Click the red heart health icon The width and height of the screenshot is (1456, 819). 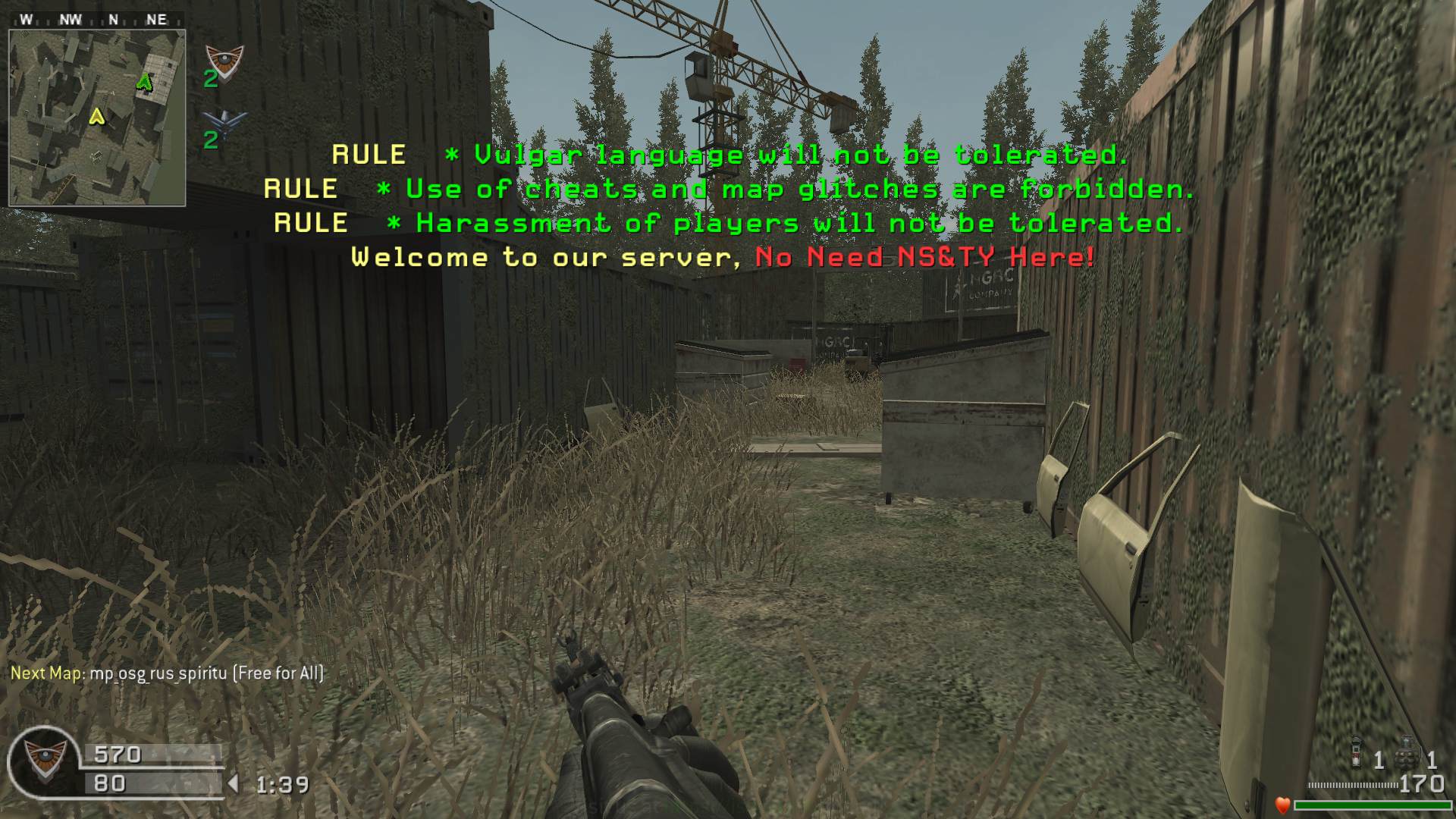click(x=1282, y=805)
